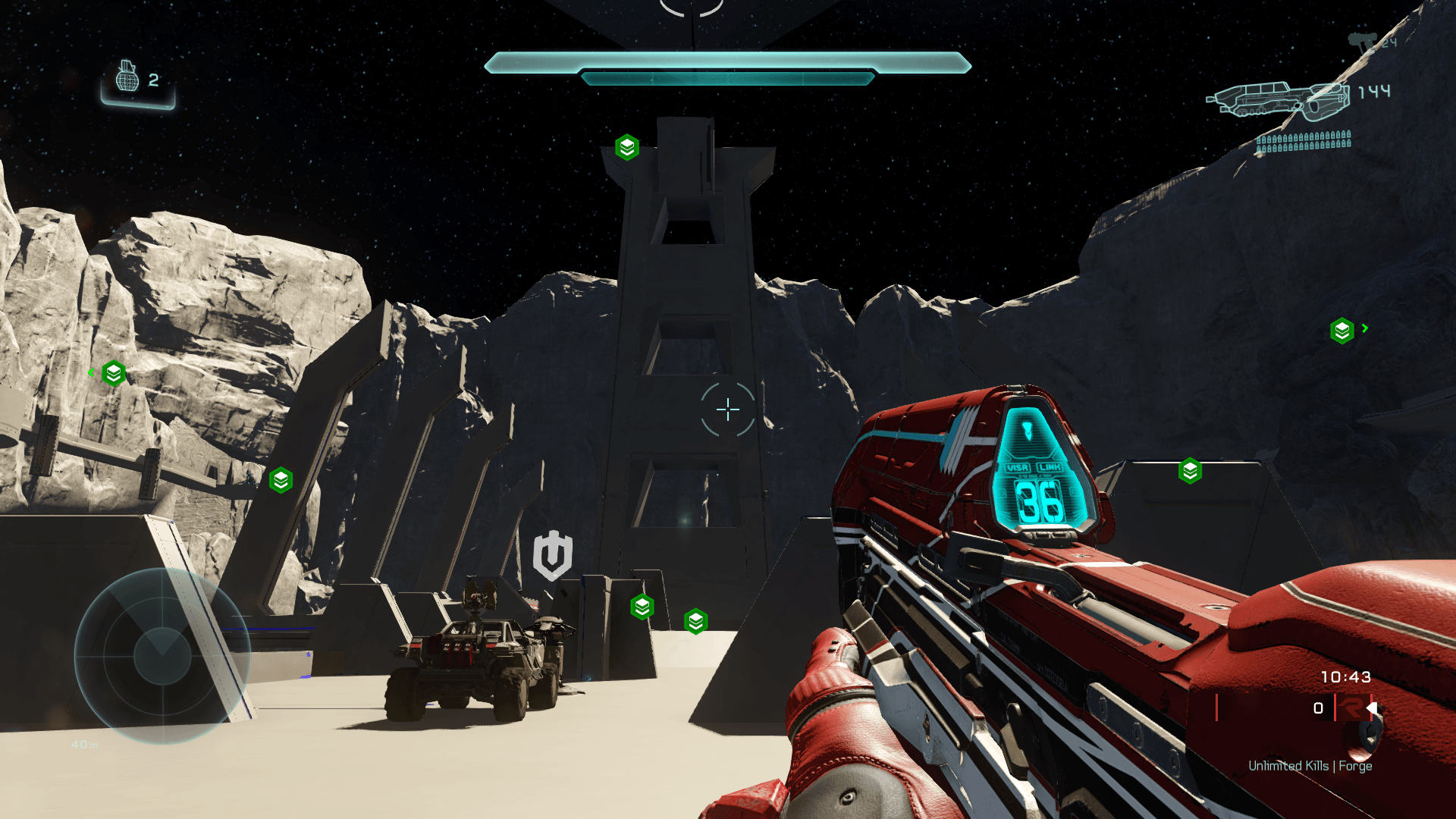Screen dimensions: 1456x819
Task: Choose the small secondary weapon icon
Action: pyautogui.click(x=1361, y=42)
